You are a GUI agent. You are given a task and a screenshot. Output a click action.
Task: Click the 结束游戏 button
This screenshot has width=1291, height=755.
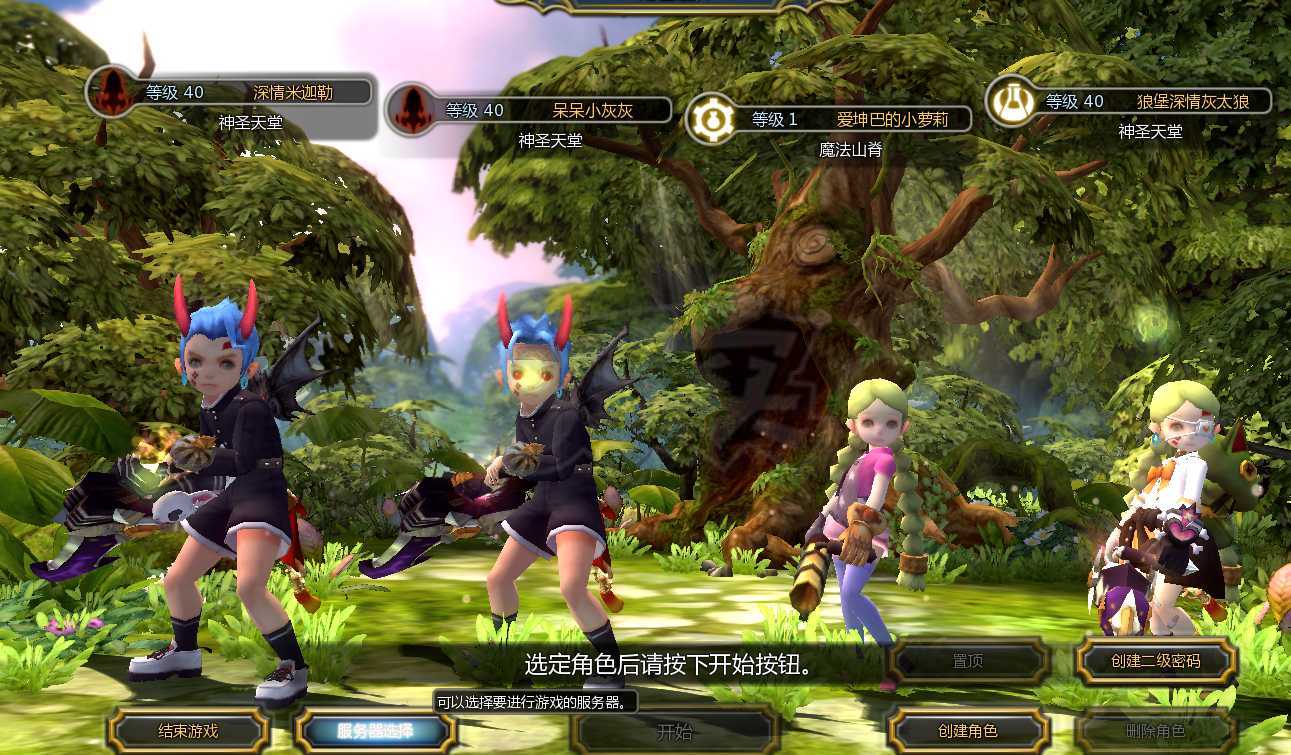[x=188, y=731]
